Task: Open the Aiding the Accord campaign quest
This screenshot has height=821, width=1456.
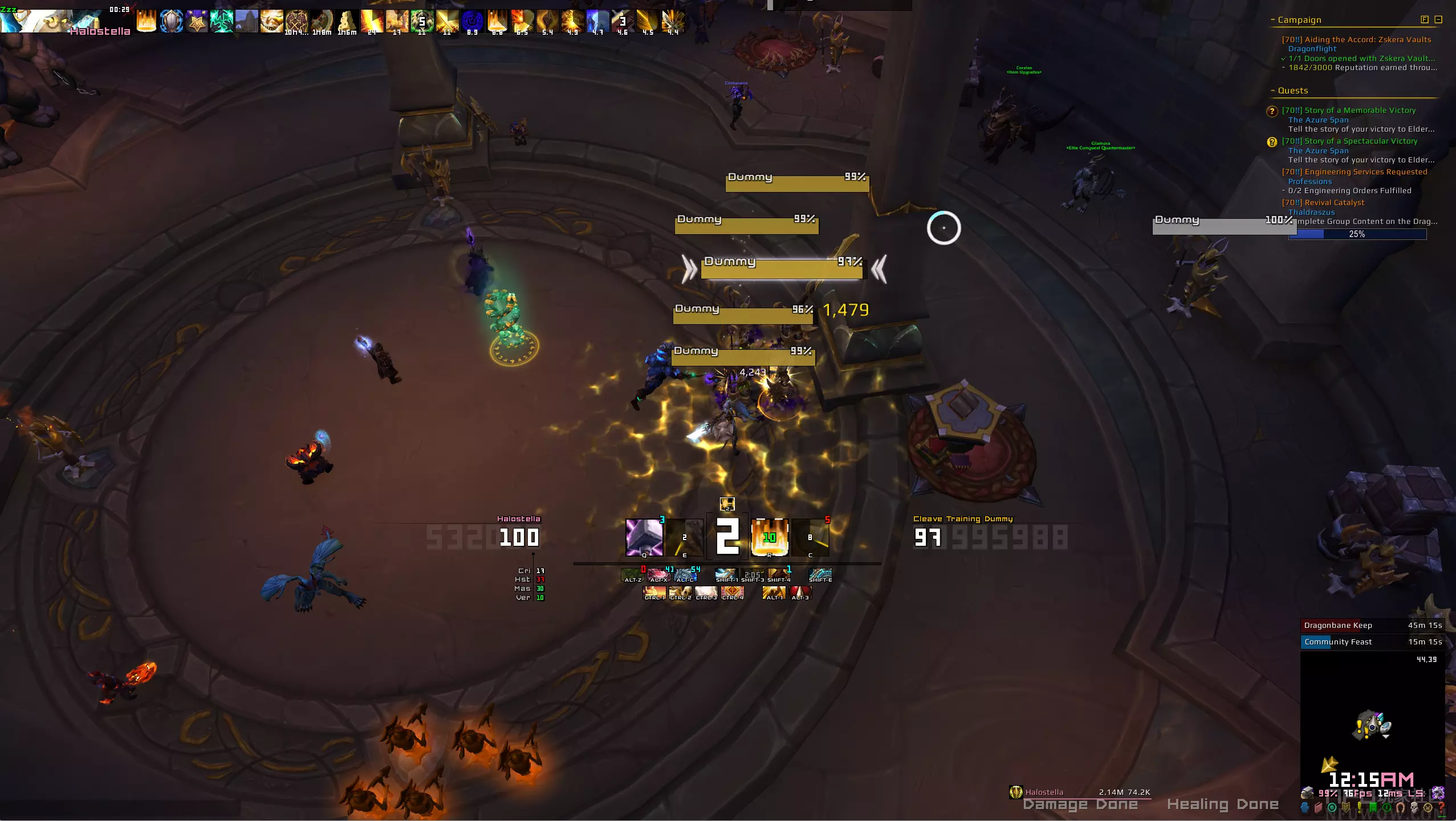Action: click(1356, 39)
